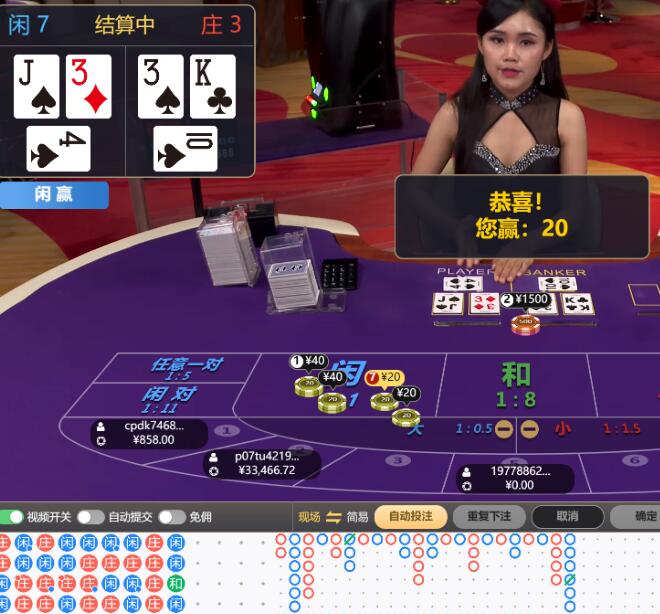Activate the 自动投注 auto-bet button
Image resolution: width=660 pixels, height=614 pixels.
(410, 517)
